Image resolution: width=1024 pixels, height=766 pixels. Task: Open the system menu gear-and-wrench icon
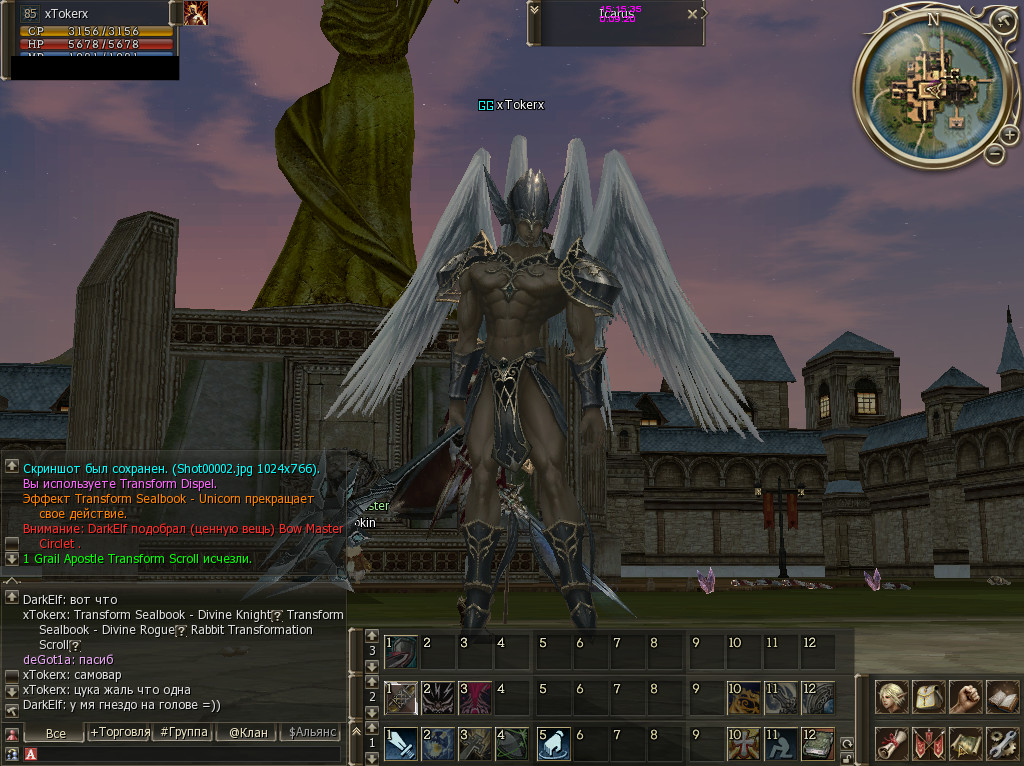(1001, 743)
